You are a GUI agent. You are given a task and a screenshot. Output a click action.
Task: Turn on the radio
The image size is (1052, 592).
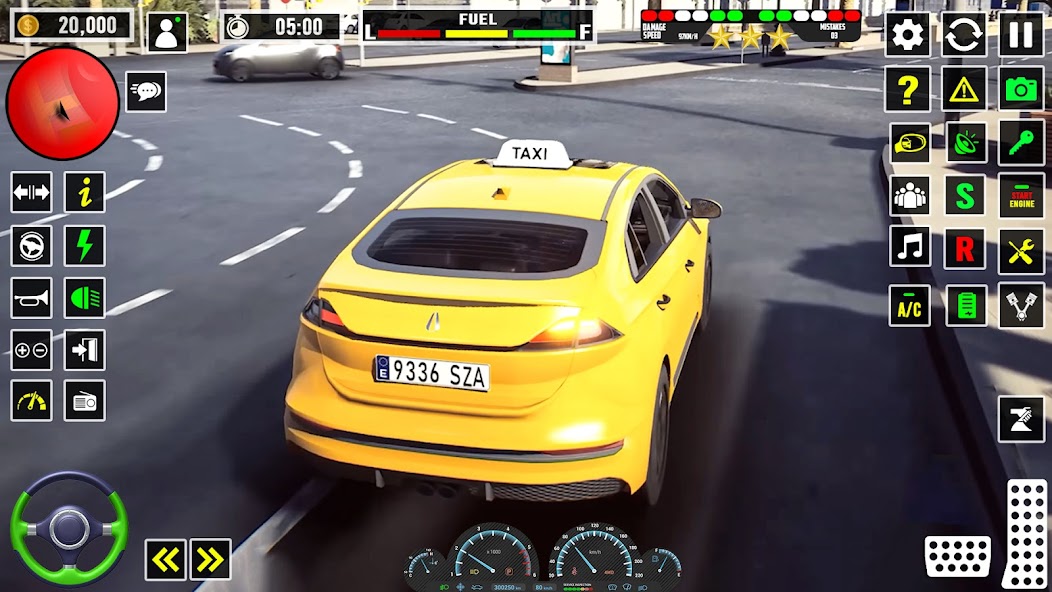(x=85, y=401)
